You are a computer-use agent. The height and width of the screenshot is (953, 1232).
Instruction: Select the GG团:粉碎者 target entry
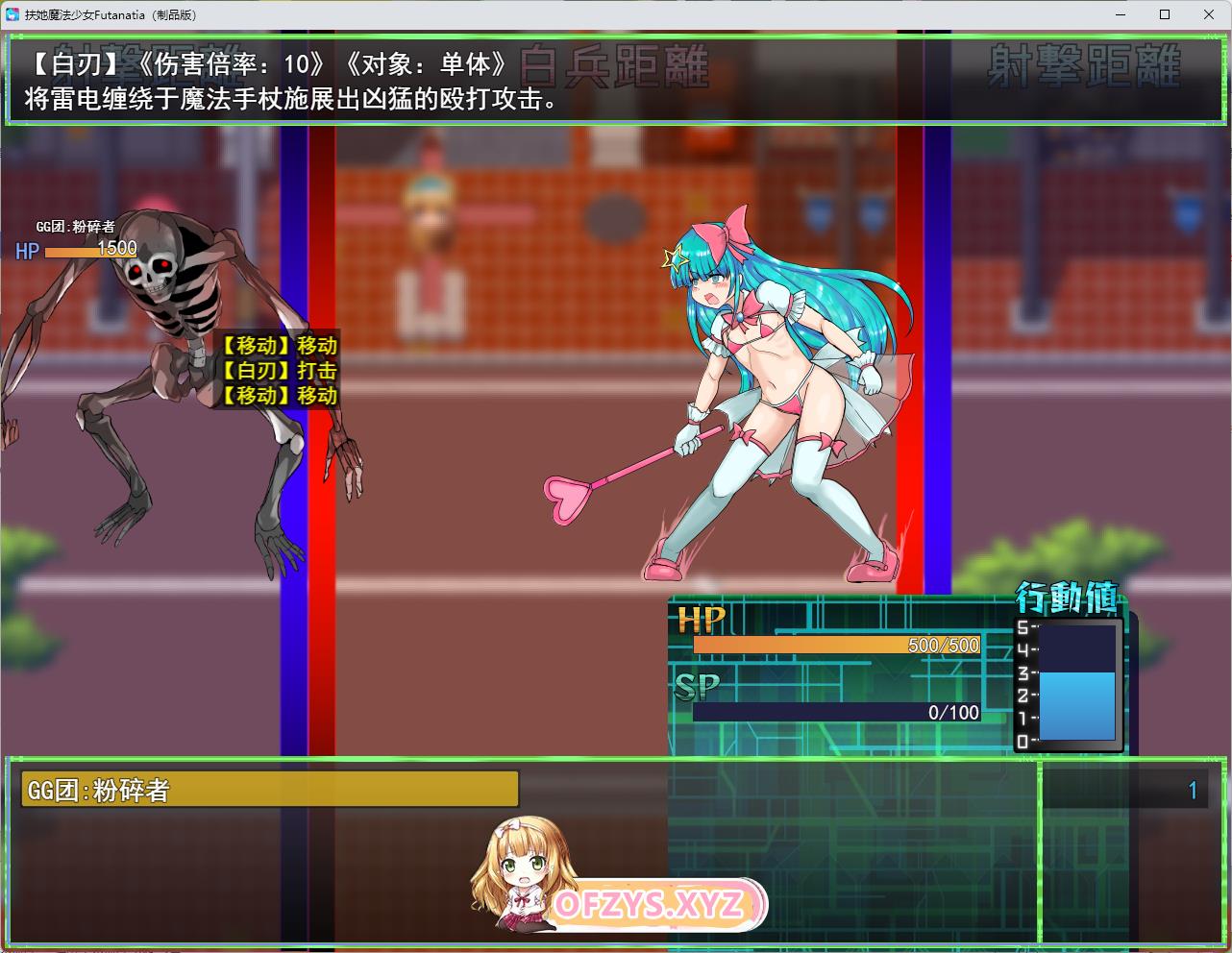point(269,790)
